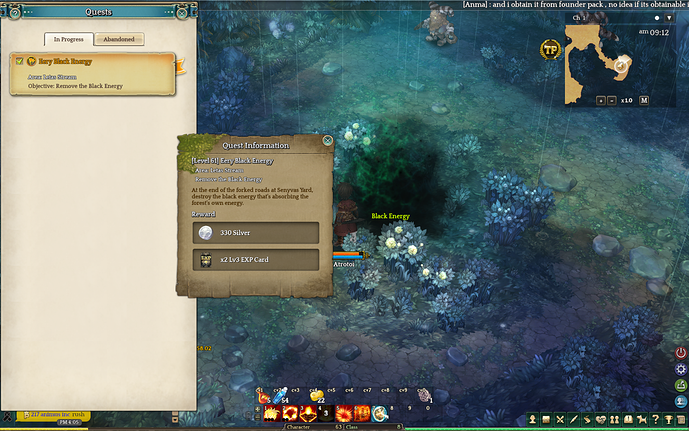689x431 pixels.
Task: Open settings via the gear icon
Action: [681, 368]
